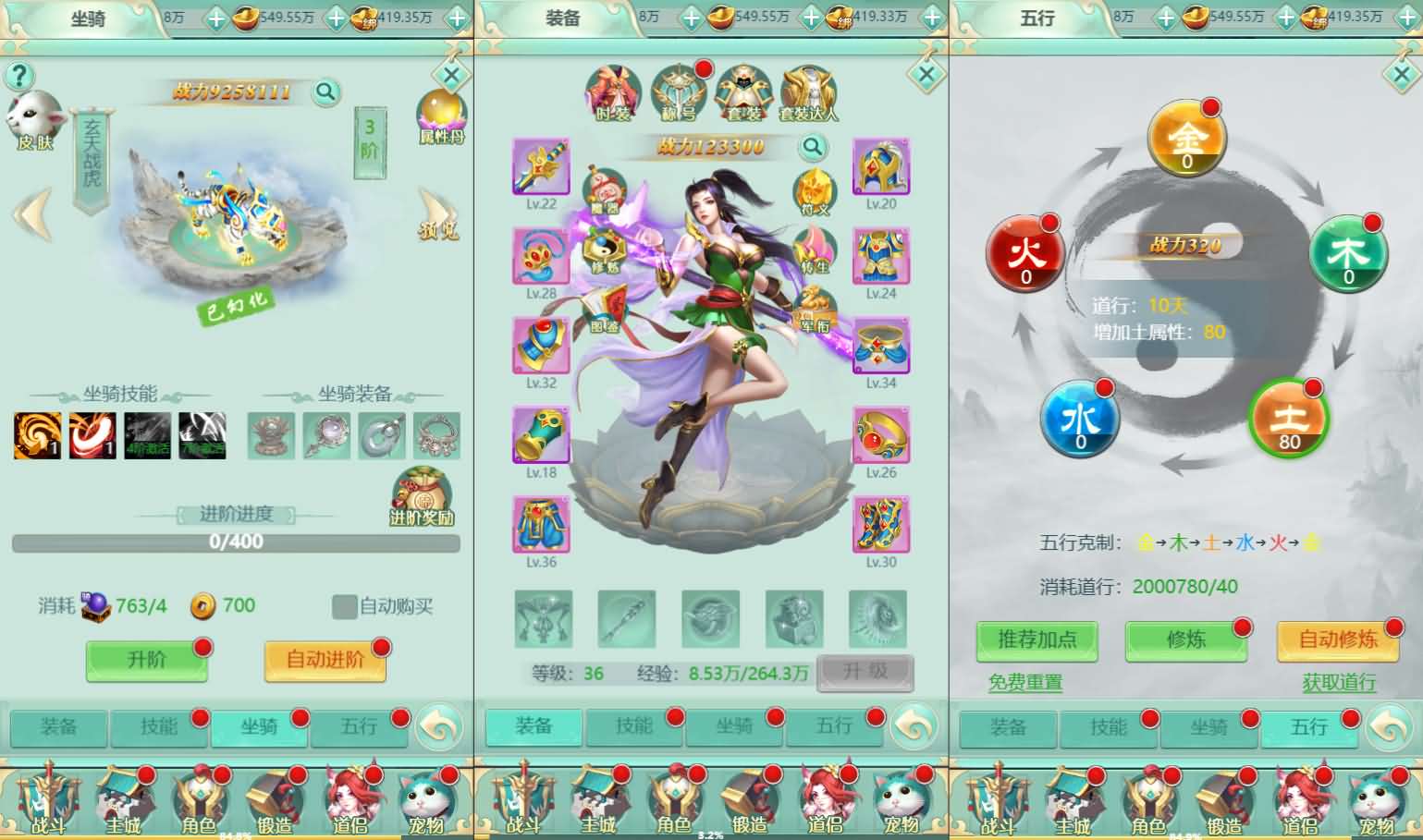Switch to the 技能 tab in mount panel
Image resolution: width=1423 pixels, height=840 pixels.
[159, 728]
